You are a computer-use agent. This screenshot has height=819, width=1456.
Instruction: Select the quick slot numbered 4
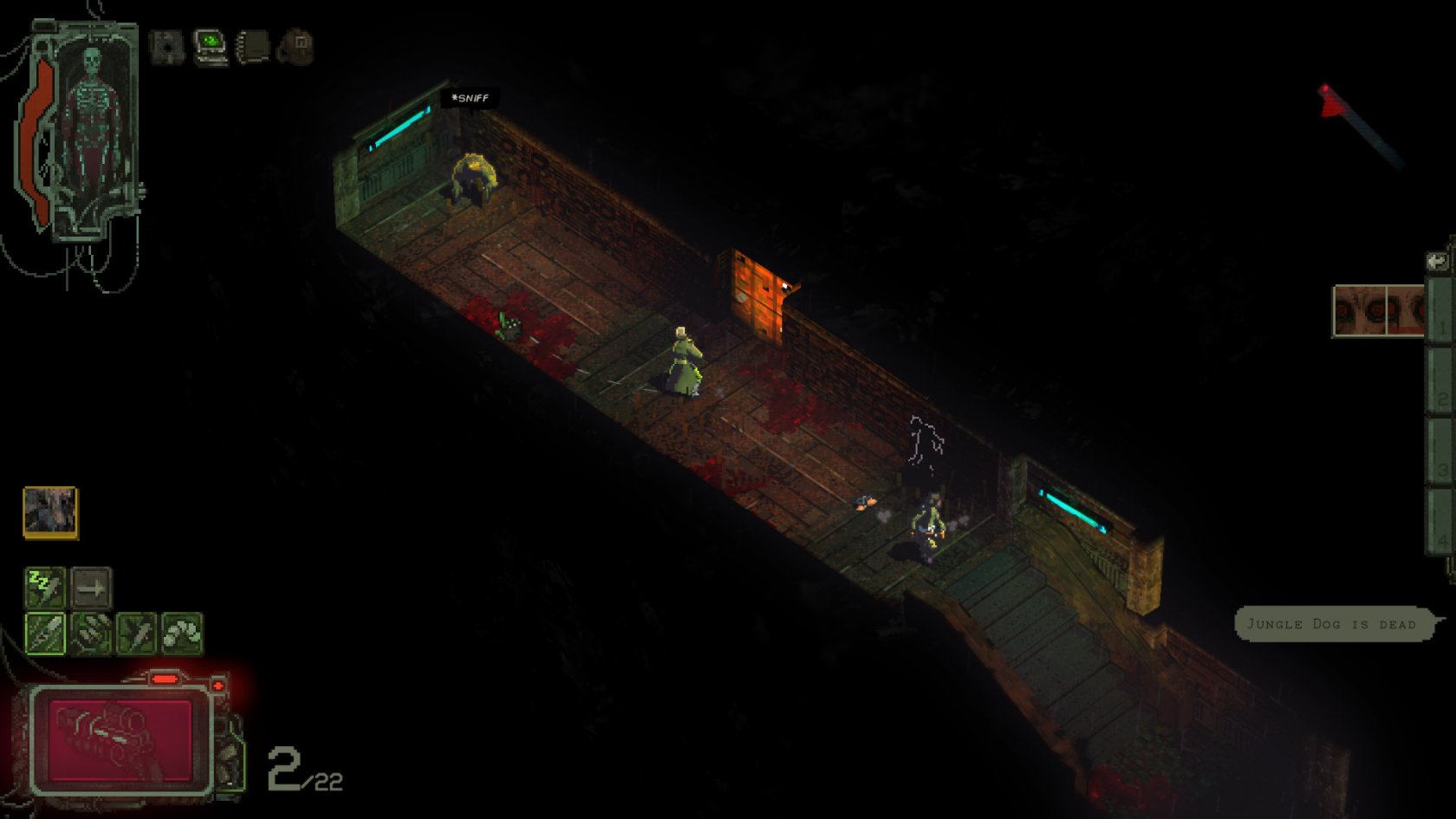pos(1439,523)
